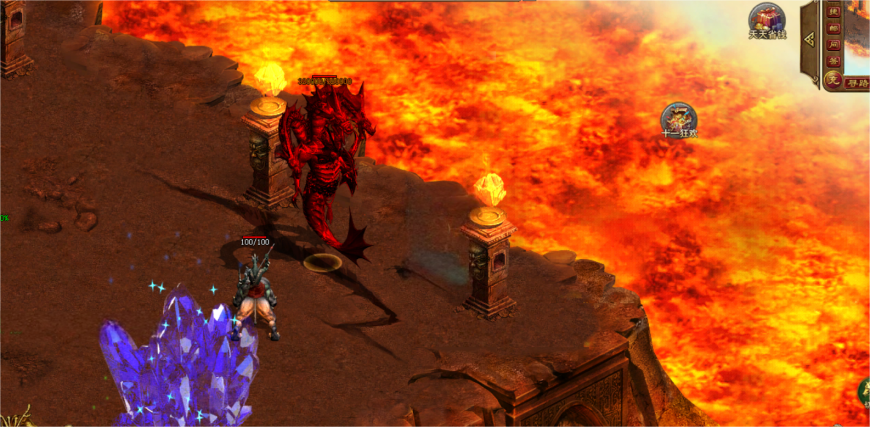Open the 十一狂欢 festival event icon
Image resolution: width=871 pixels, height=427 pixels.
[679, 120]
